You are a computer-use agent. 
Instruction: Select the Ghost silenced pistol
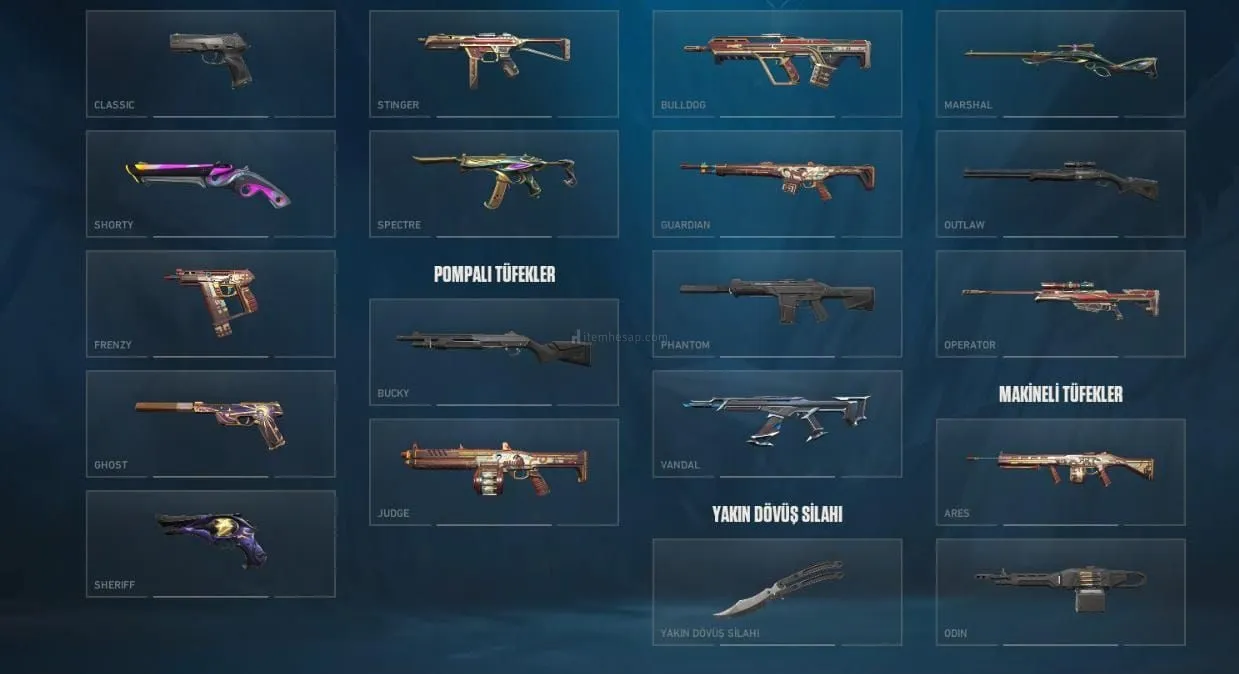(x=210, y=423)
